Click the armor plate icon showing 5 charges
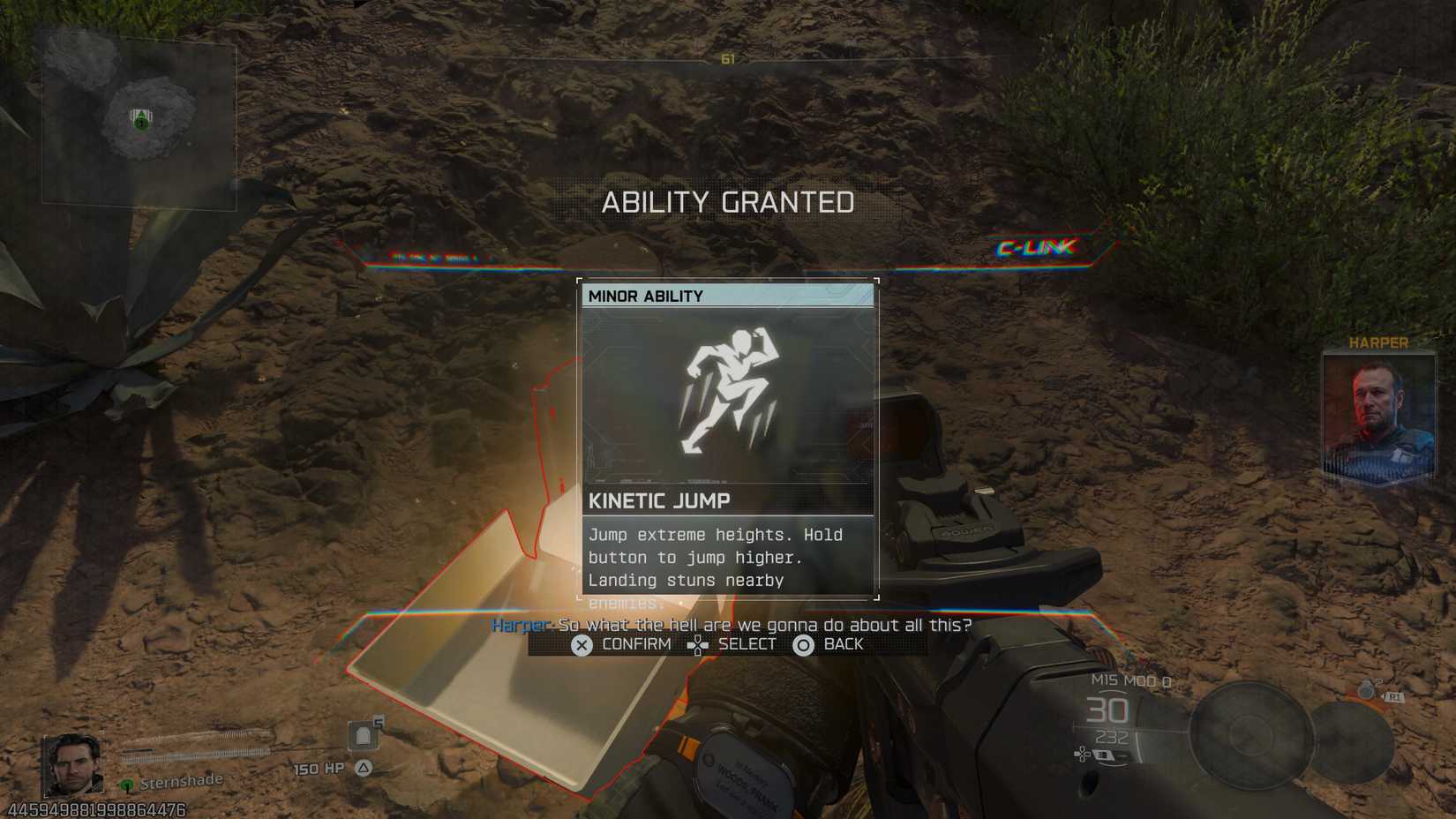Viewport: 1456px width, 819px height. pos(364,734)
